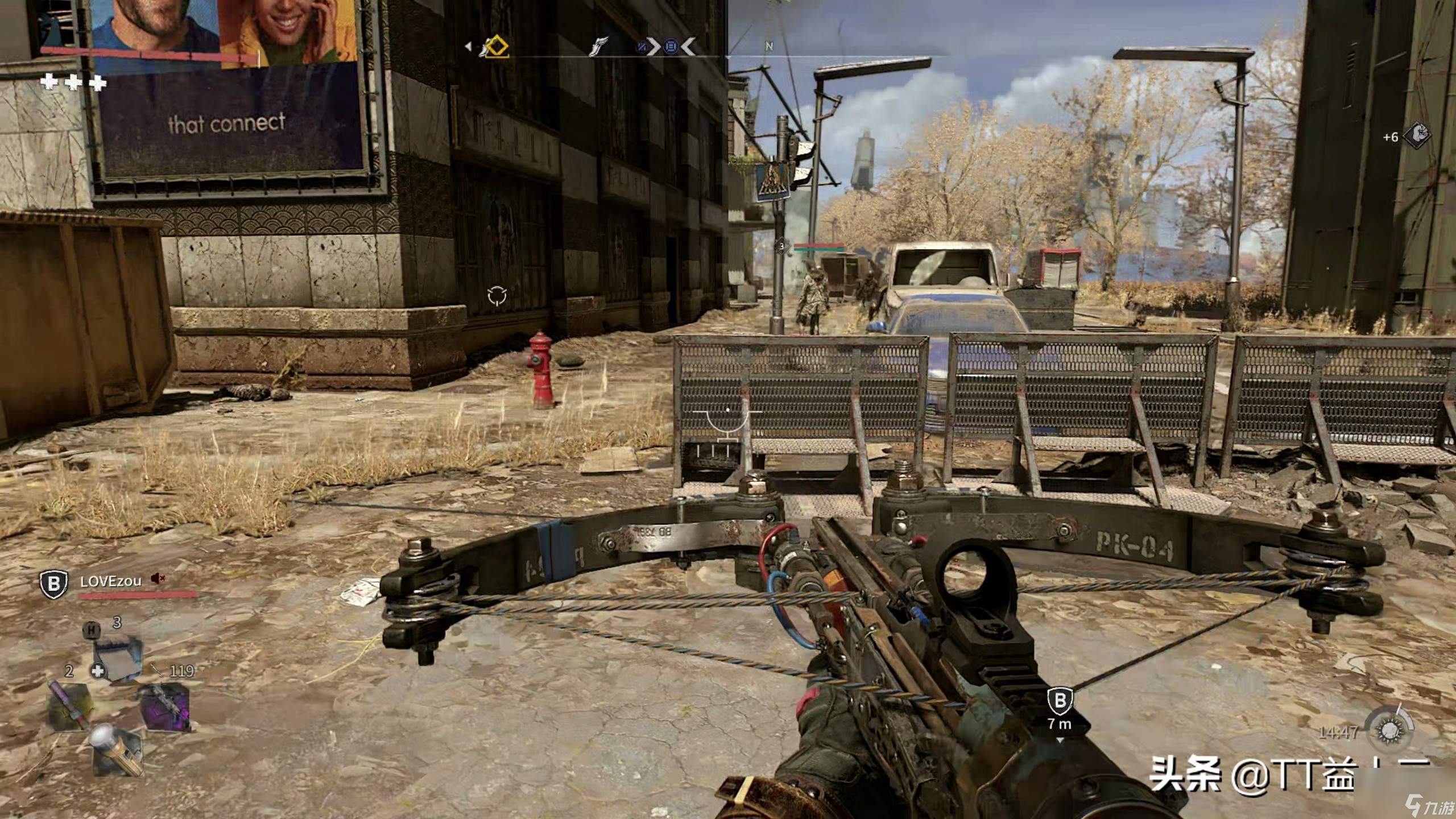This screenshot has height=819, width=1456.
Task: Toggle the flashlight equipment slot
Action: (118, 750)
